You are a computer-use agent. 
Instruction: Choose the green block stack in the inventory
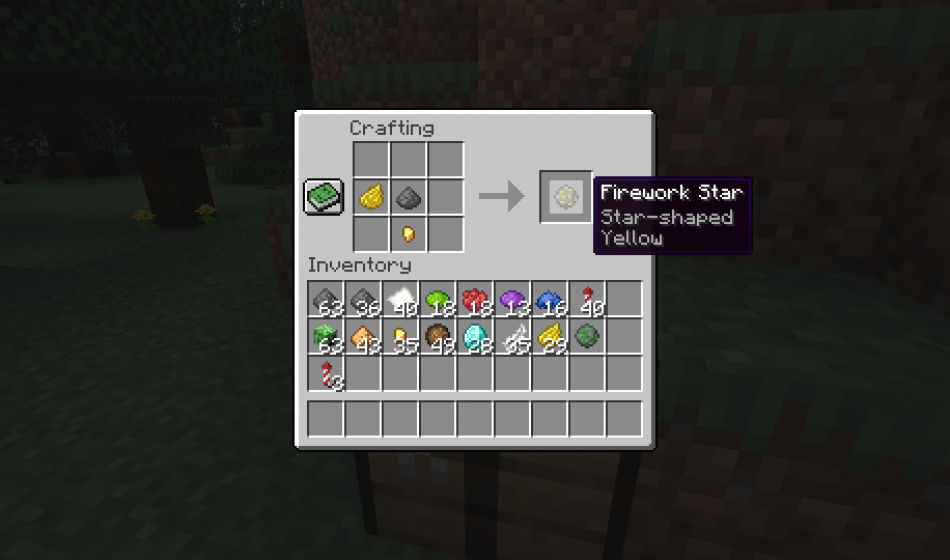pyautogui.click(x=325, y=336)
